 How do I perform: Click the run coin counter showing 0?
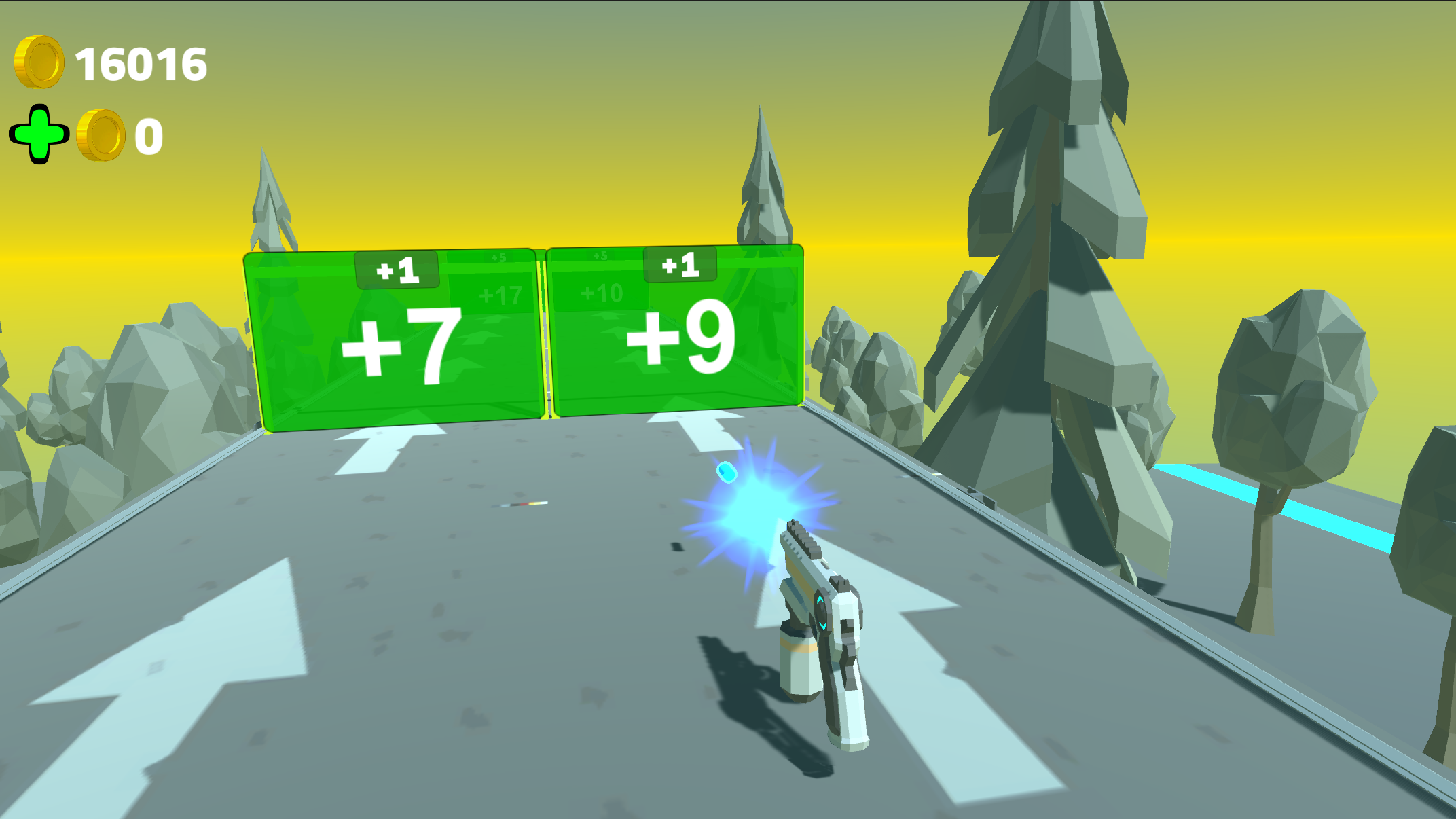point(148,134)
